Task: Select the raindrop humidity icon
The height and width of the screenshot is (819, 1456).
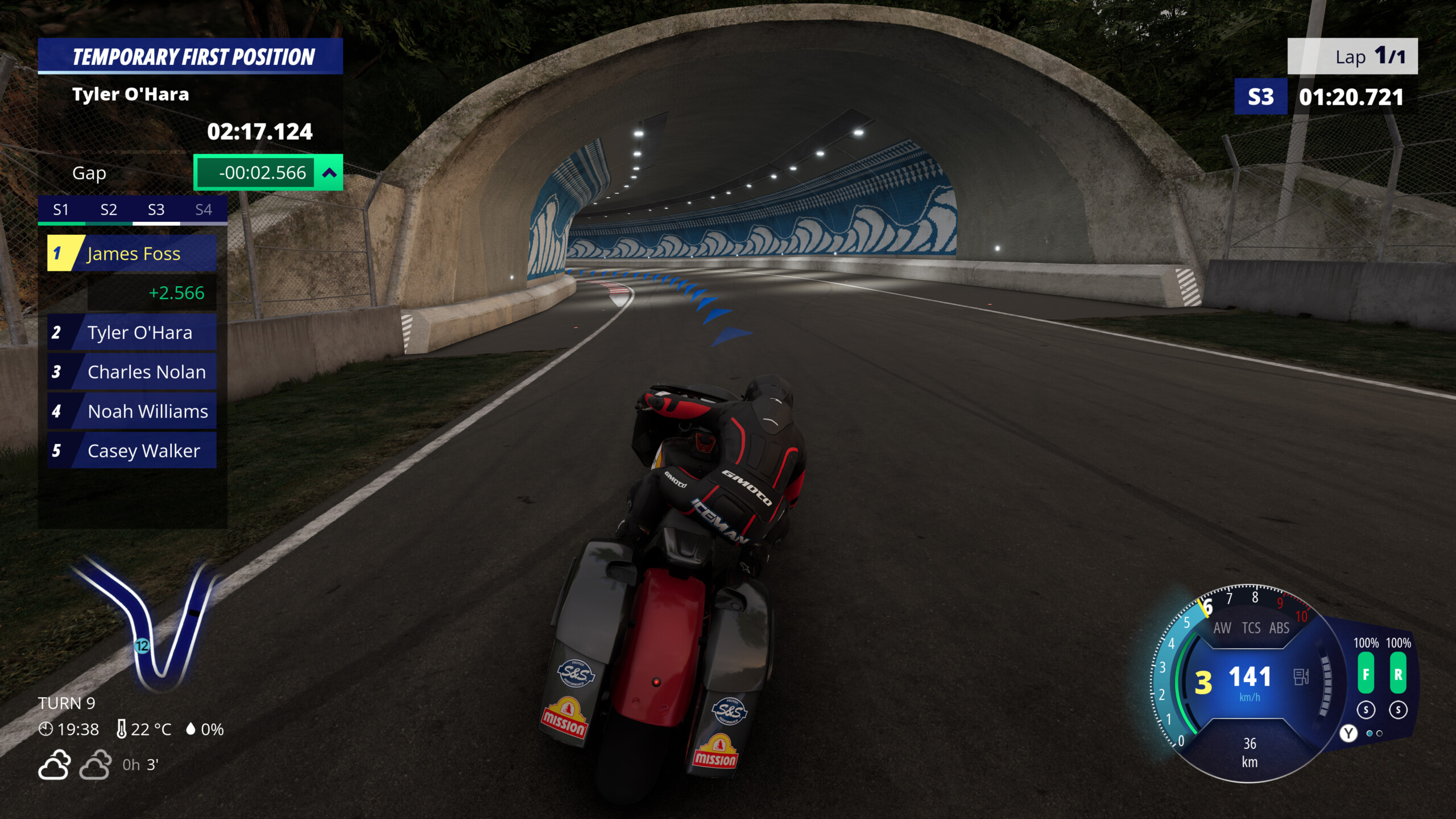Action: pyautogui.click(x=191, y=729)
